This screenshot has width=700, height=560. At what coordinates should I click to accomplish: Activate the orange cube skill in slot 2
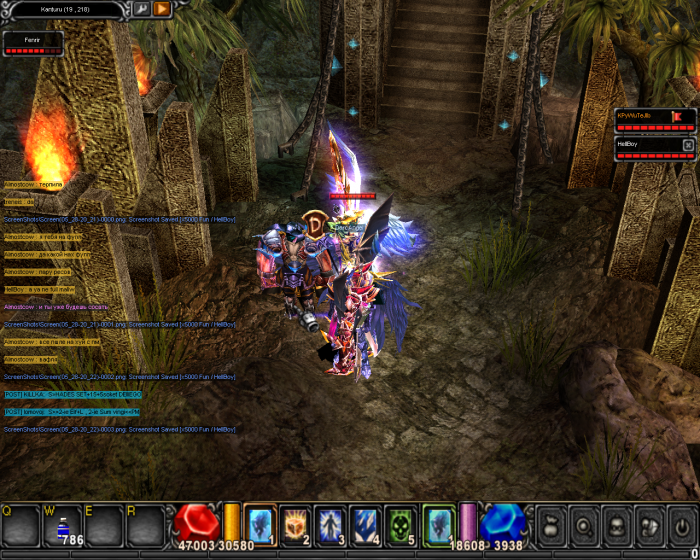pos(295,525)
